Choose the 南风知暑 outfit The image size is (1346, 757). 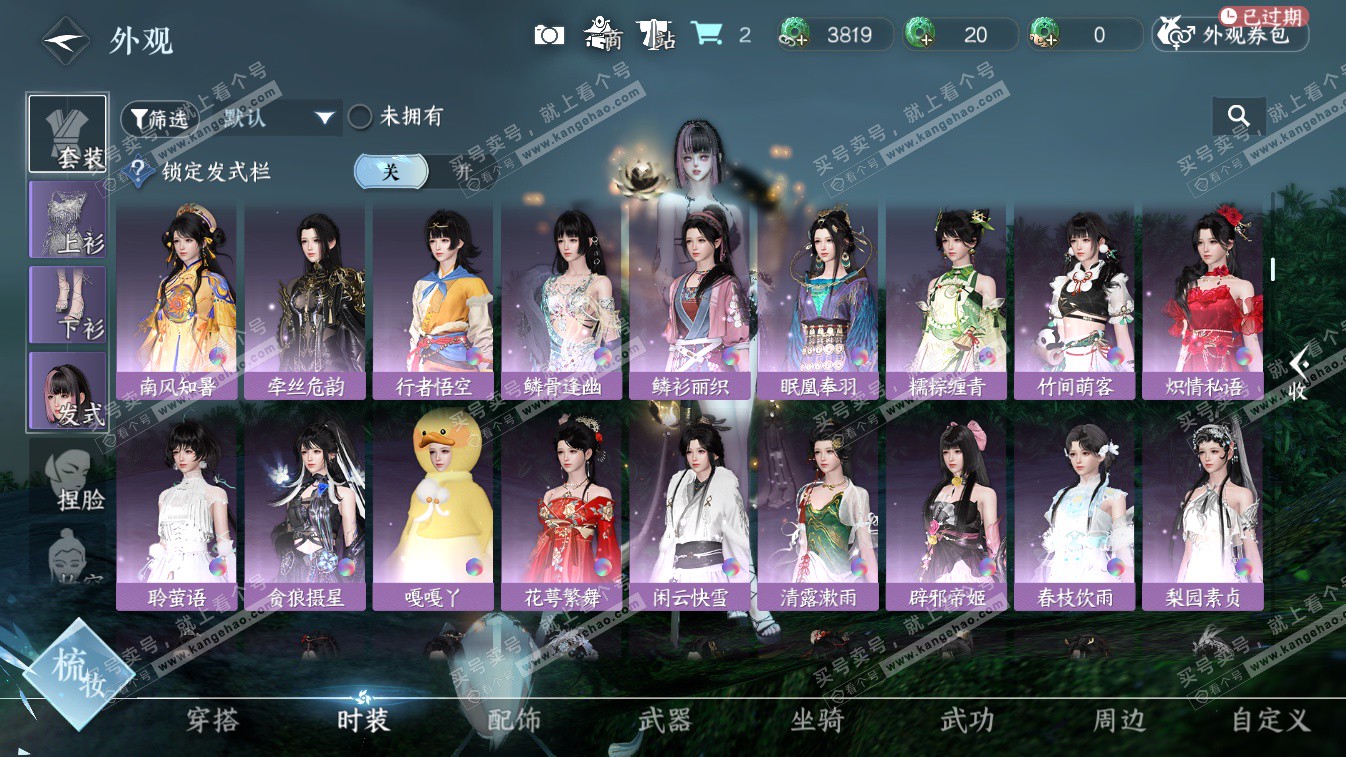[177, 300]
